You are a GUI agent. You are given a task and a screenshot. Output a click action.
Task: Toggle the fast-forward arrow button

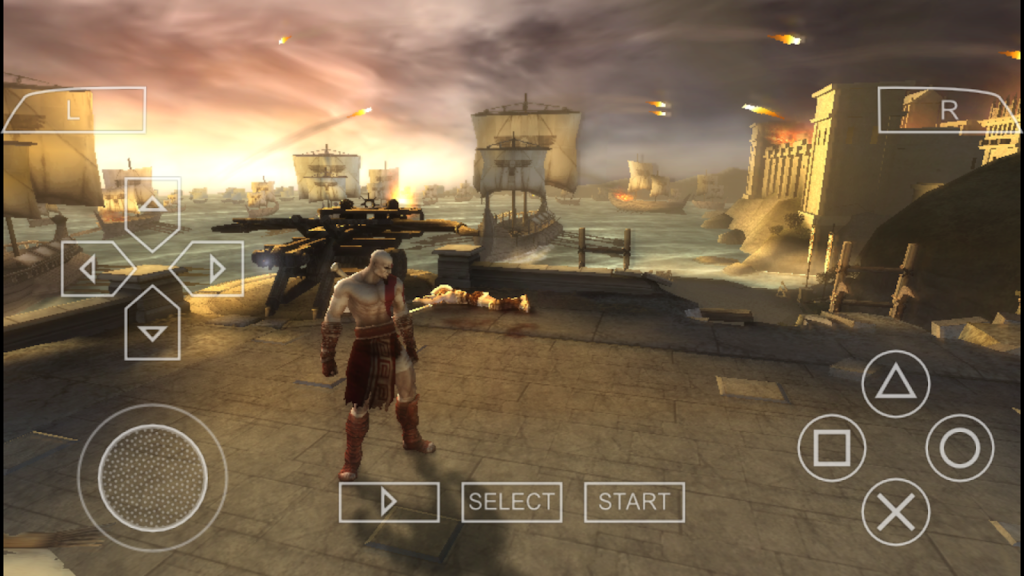pyautogui.click(x=389, y=502)
